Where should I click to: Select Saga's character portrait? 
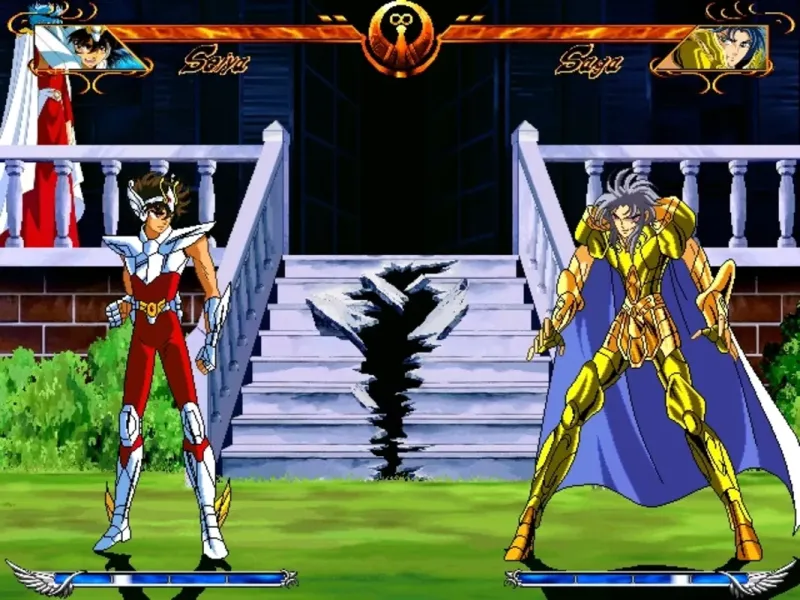[713, 47]
